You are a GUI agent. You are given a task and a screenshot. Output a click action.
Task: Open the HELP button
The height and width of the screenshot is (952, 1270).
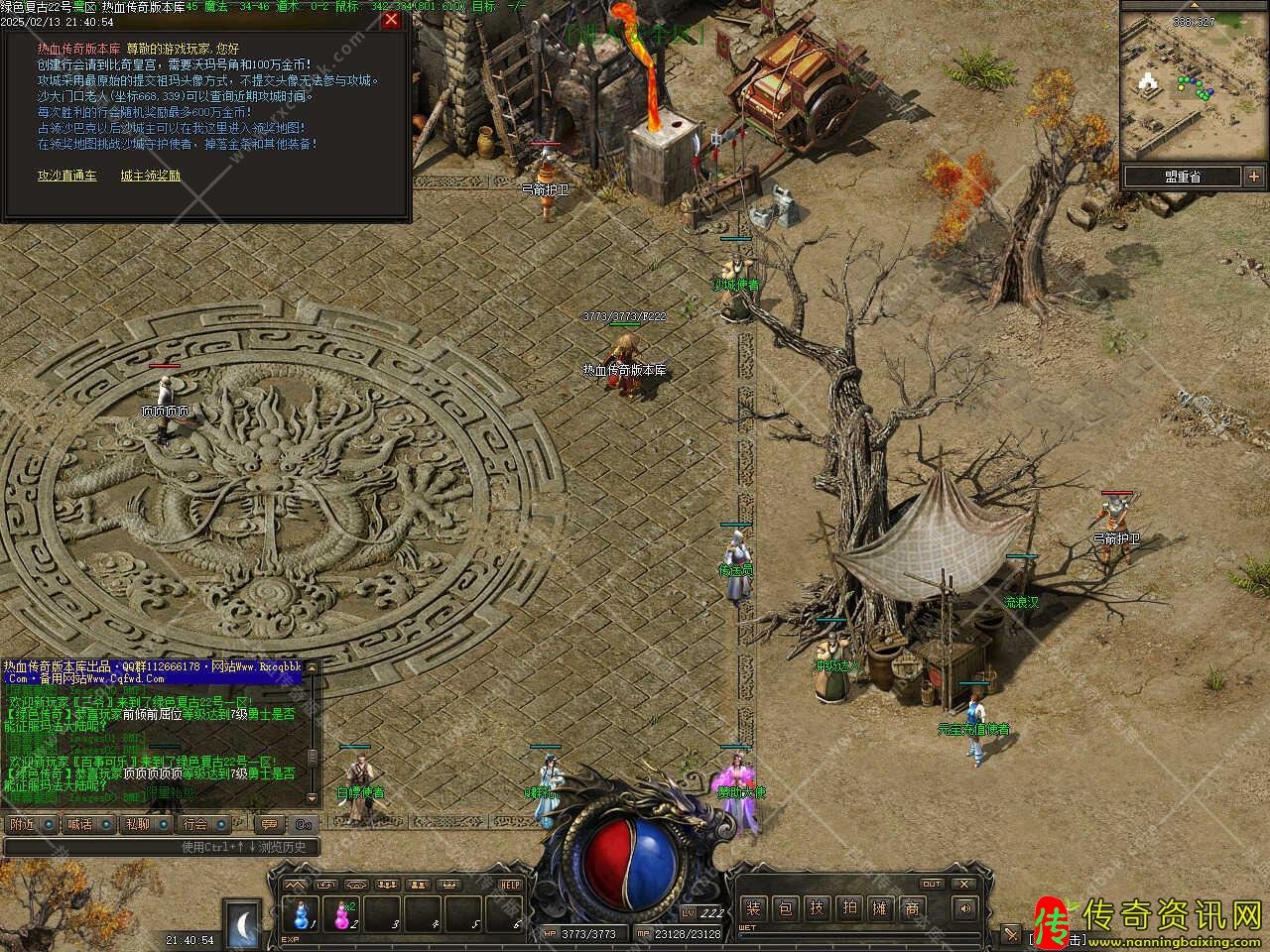[x=510, y=885]
